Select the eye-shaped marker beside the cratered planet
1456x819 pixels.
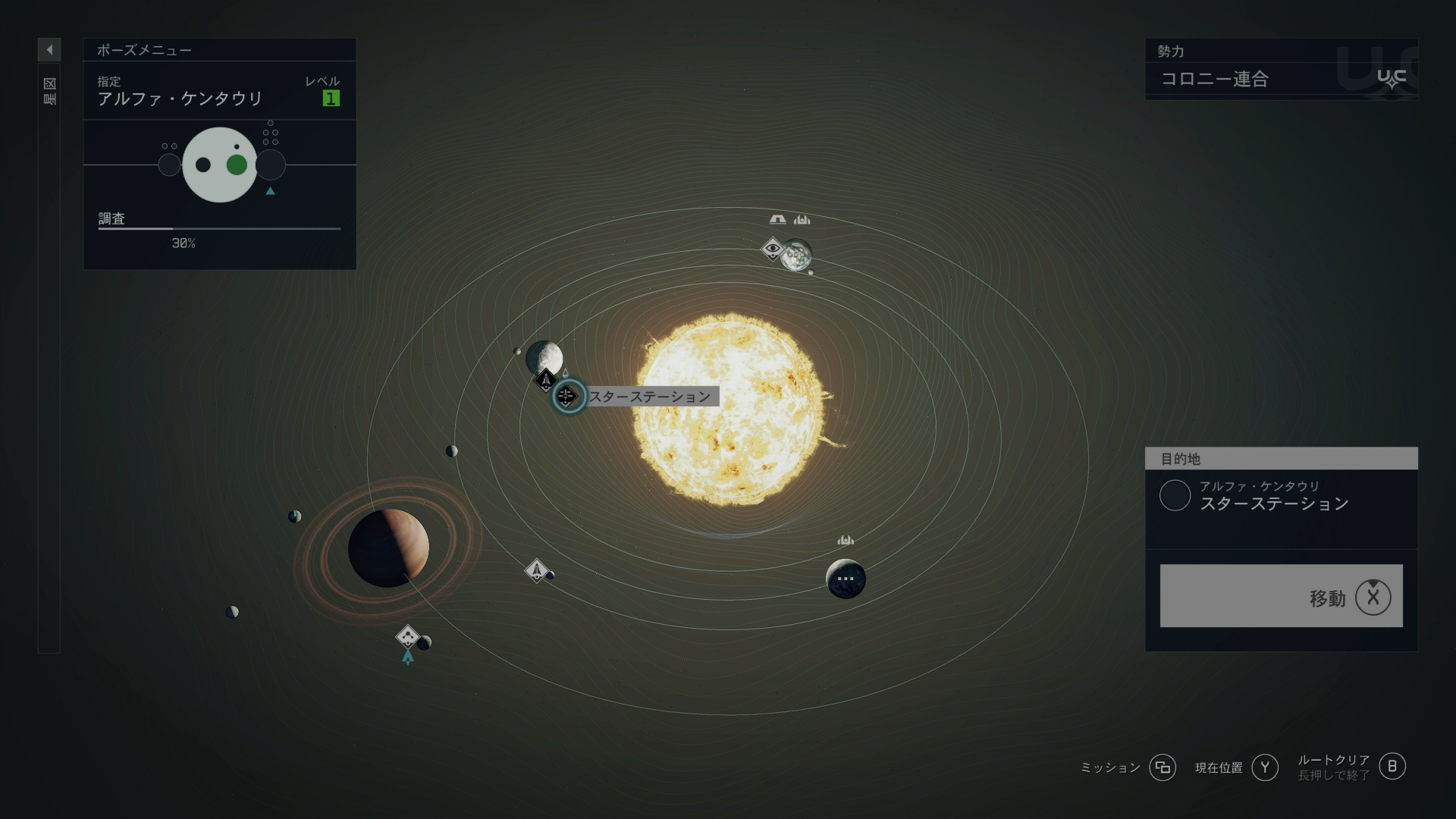[x=772, y=248]
